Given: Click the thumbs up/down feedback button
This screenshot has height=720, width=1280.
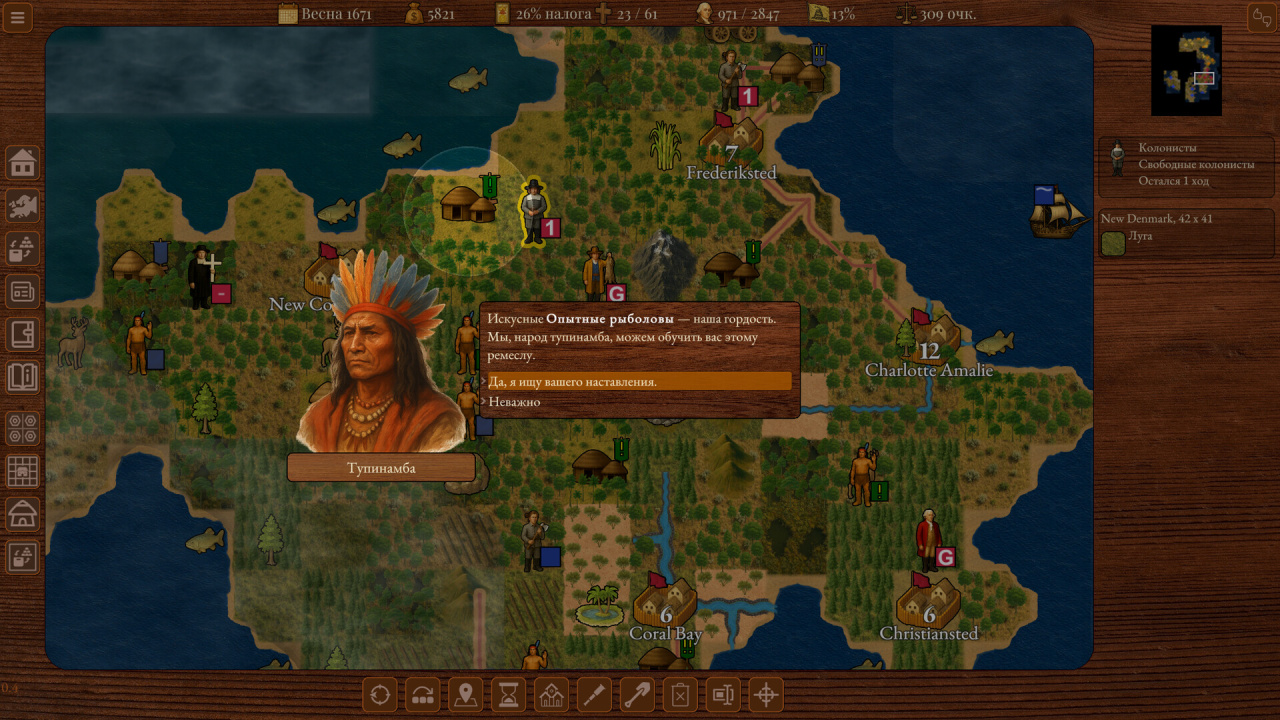Looking at the screenshot, I should click(1261, 17).
